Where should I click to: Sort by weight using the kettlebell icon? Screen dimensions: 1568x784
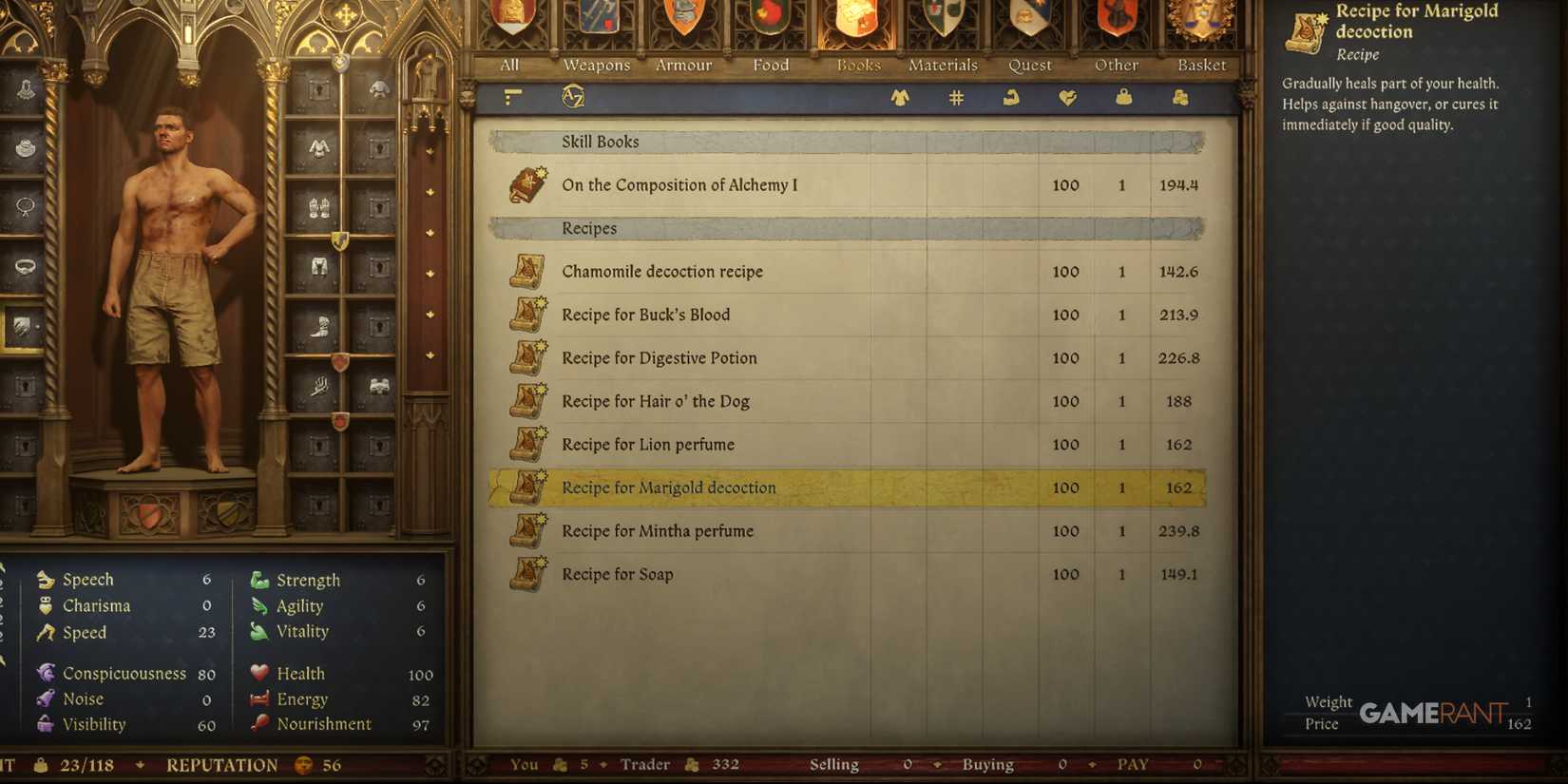(x=1122, y=96)
